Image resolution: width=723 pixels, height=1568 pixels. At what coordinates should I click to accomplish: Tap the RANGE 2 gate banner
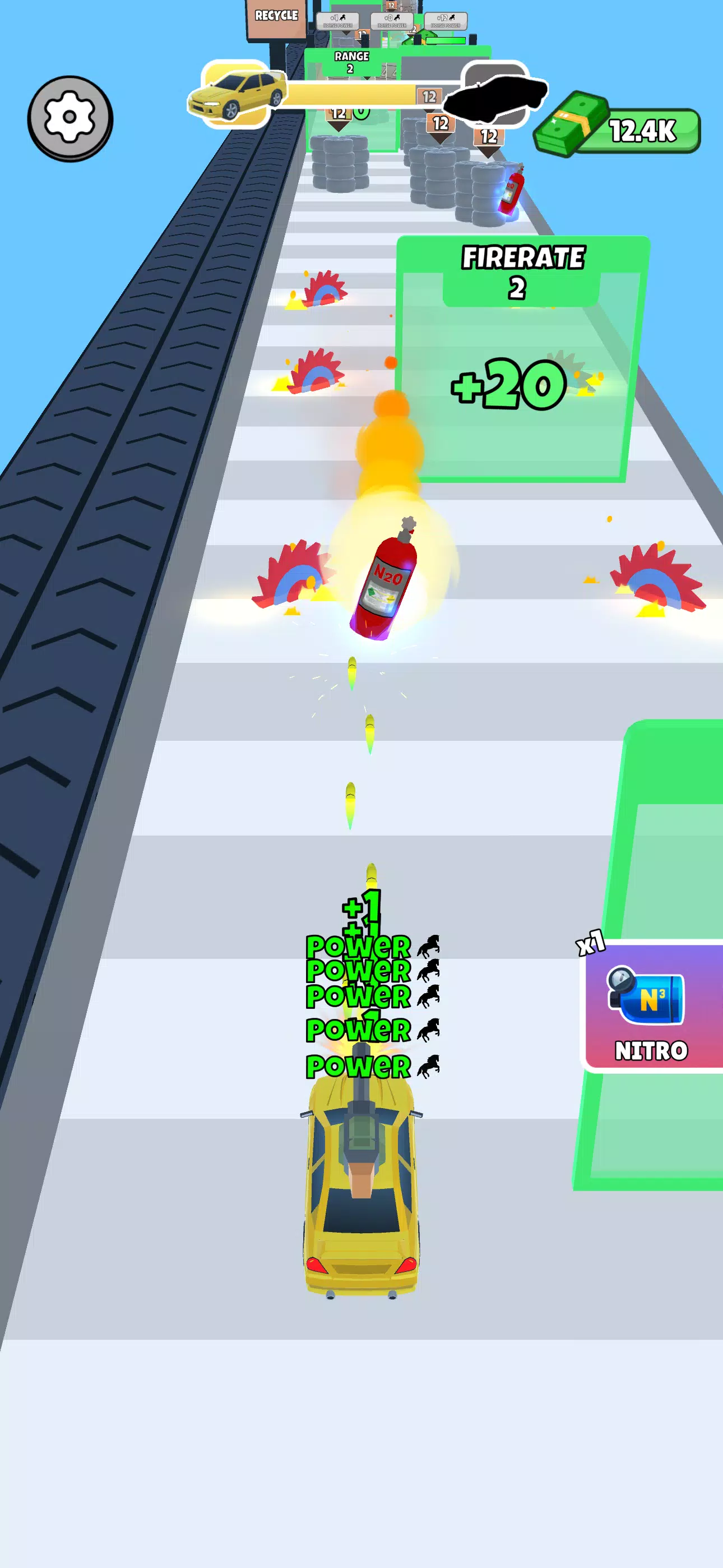352,59
